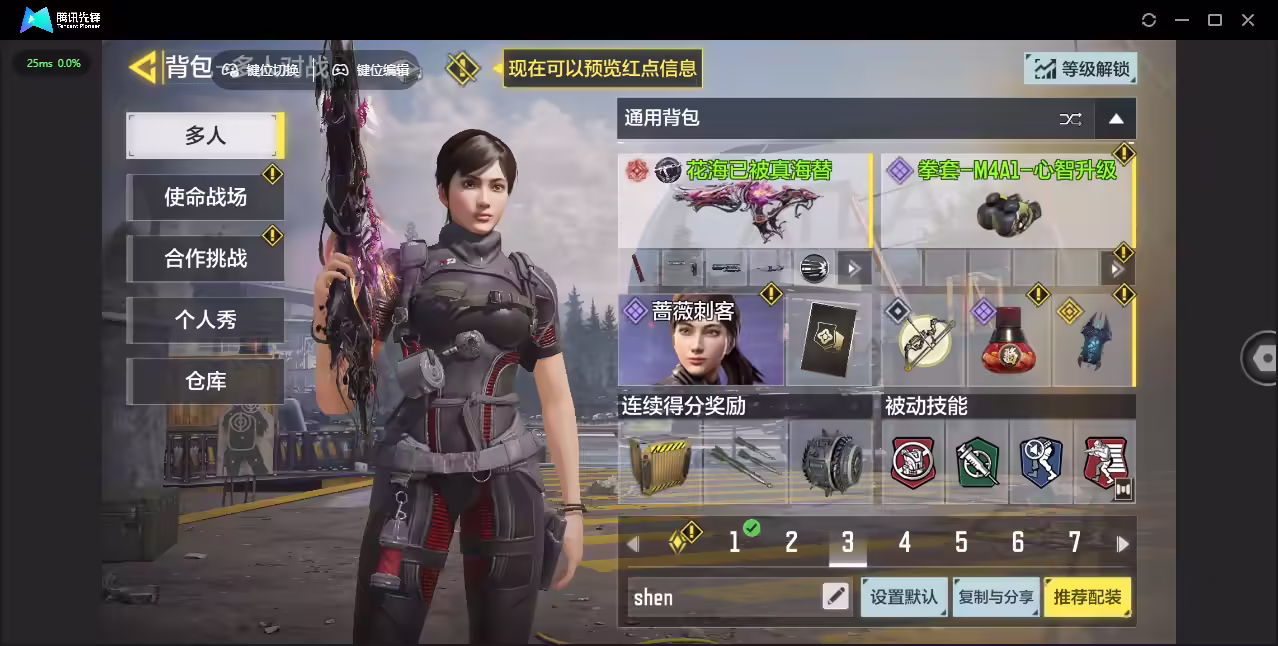
Task: Select the 合作挑战 tab
Action: [x=205, y=259]
